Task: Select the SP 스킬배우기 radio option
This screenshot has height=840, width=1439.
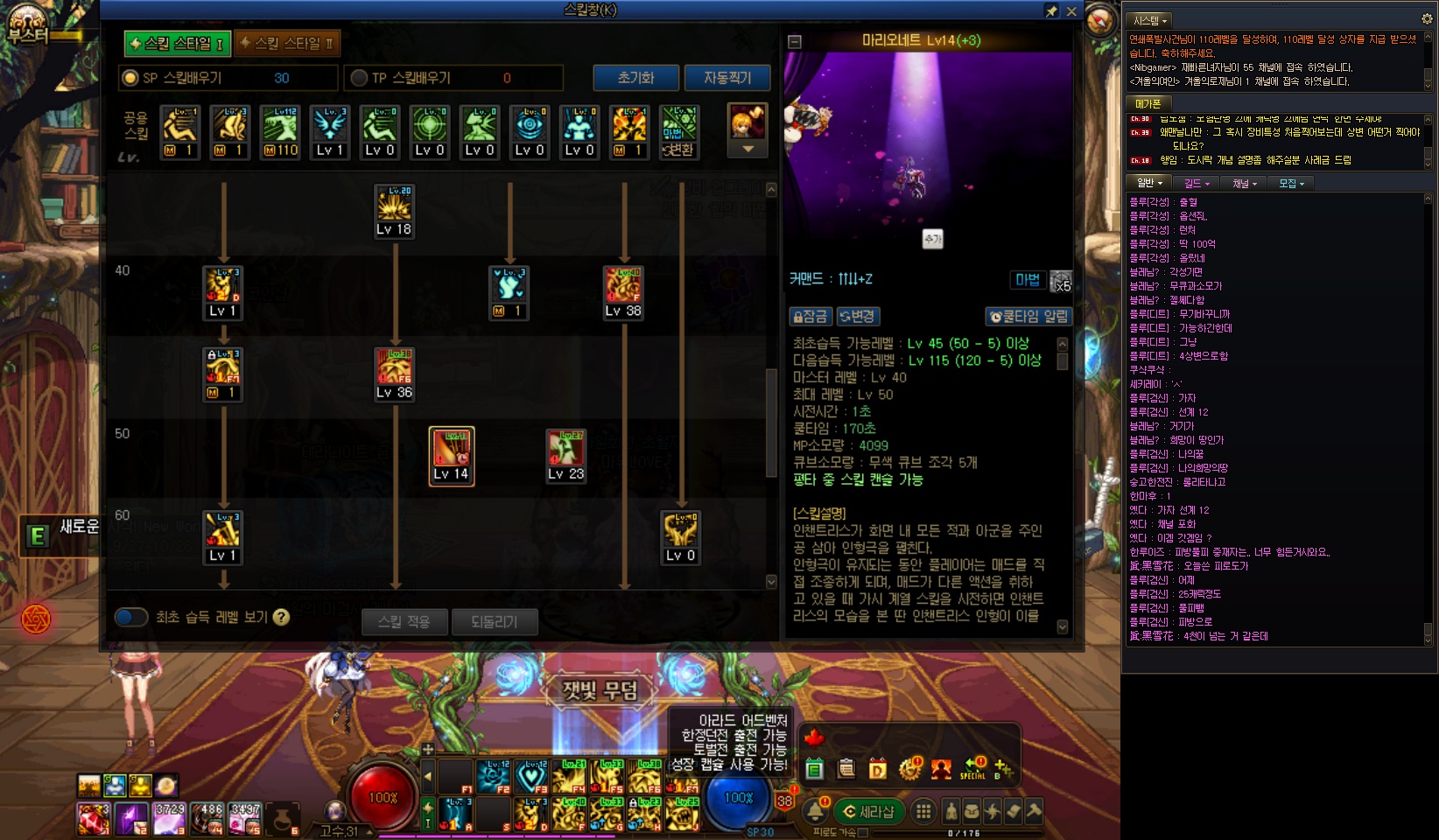Action: click(x=130, y=78)
